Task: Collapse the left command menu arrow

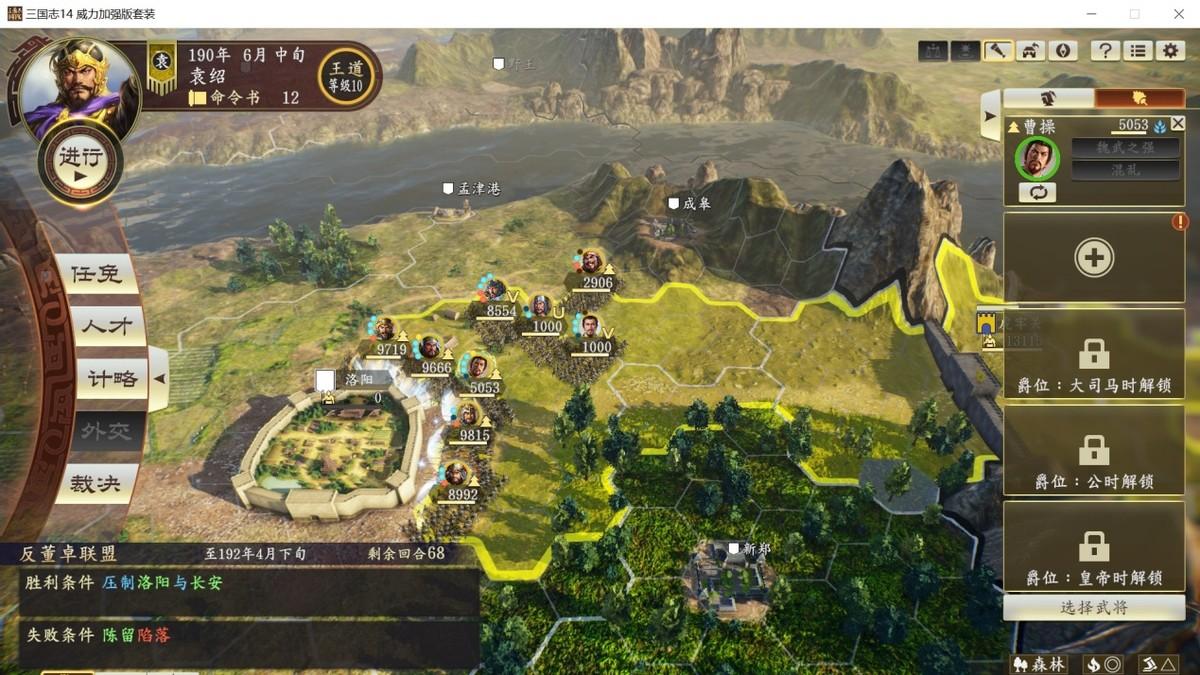Action: tap(158, 379)
